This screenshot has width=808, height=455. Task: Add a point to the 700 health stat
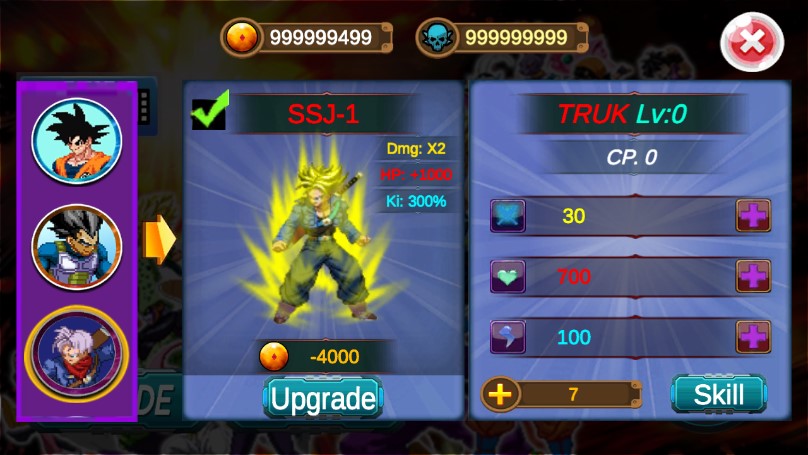click(x=753, y=276)
